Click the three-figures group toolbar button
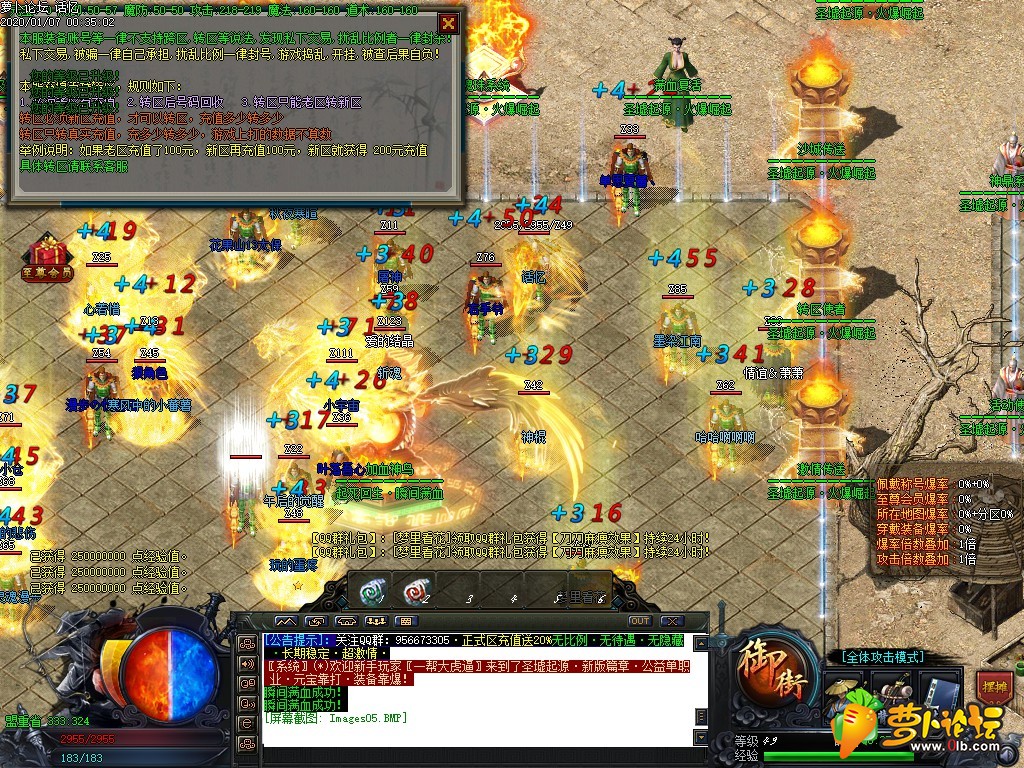Viewport: 1024px width, 768px height. click(375, 621)
